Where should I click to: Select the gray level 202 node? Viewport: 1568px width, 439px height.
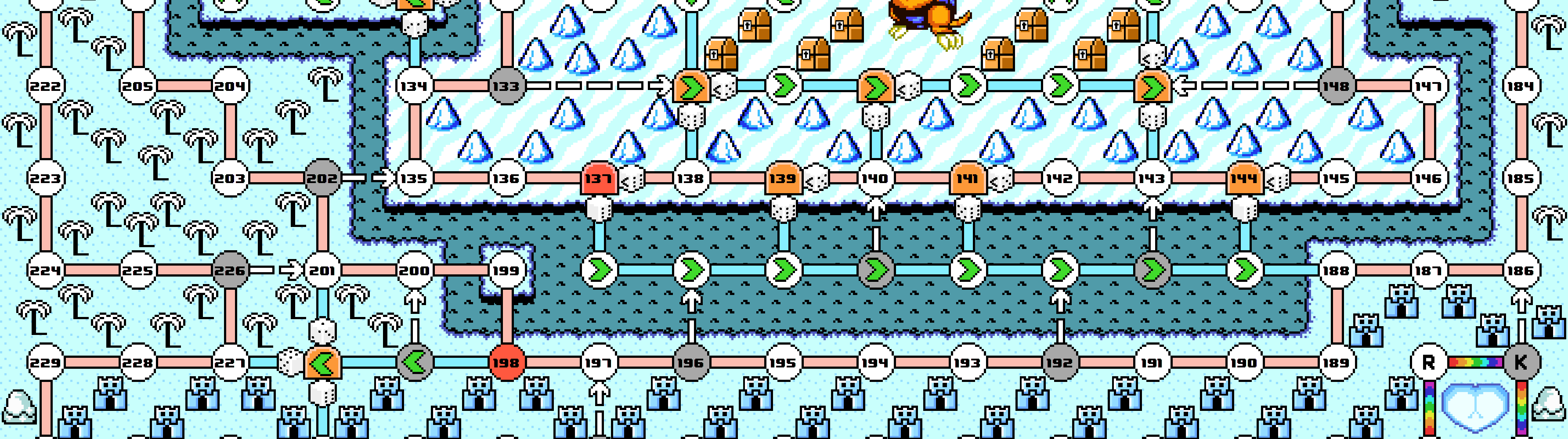click(x=322, y=178)
